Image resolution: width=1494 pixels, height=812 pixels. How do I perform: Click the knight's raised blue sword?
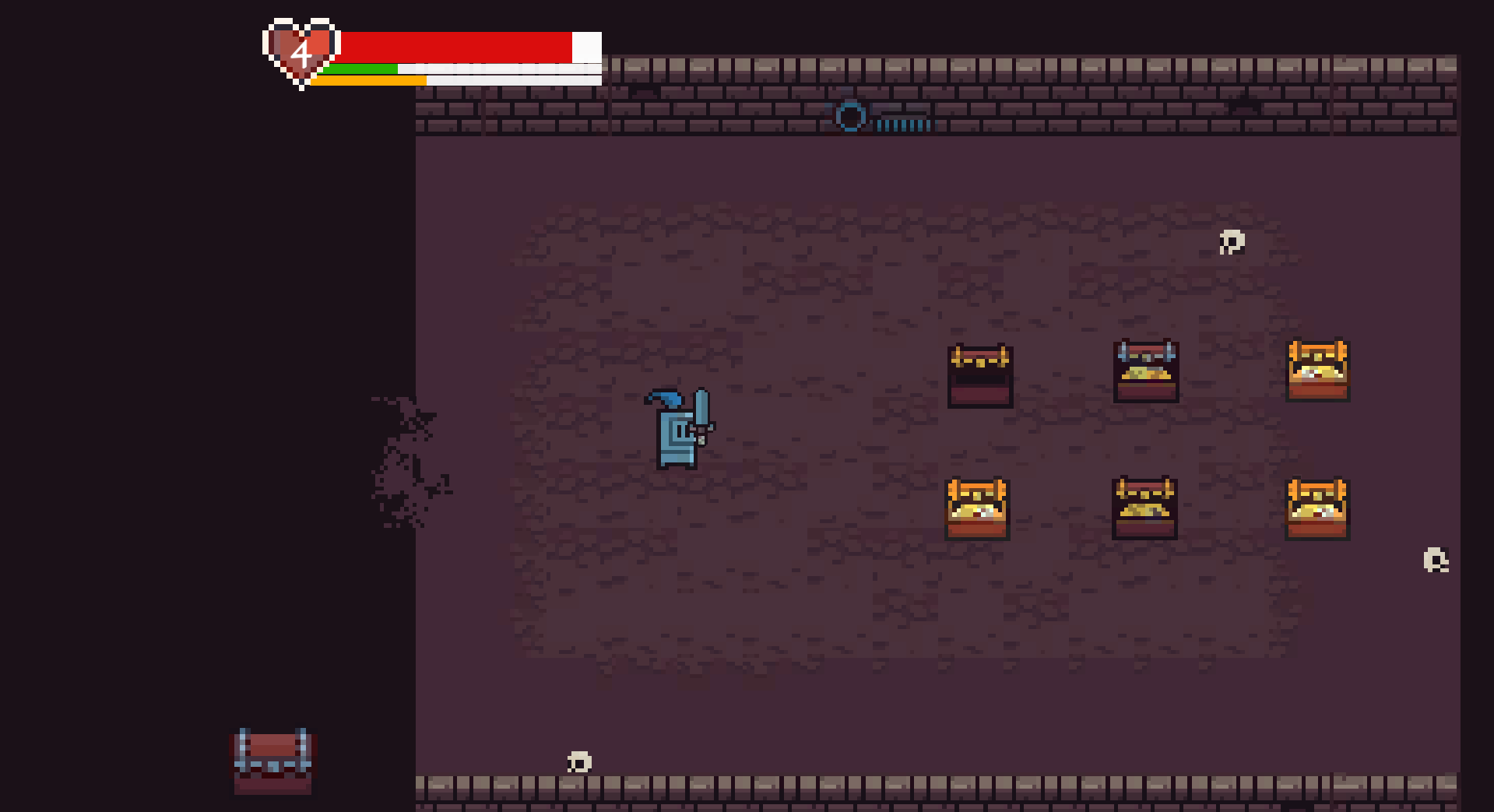point(703,409)
